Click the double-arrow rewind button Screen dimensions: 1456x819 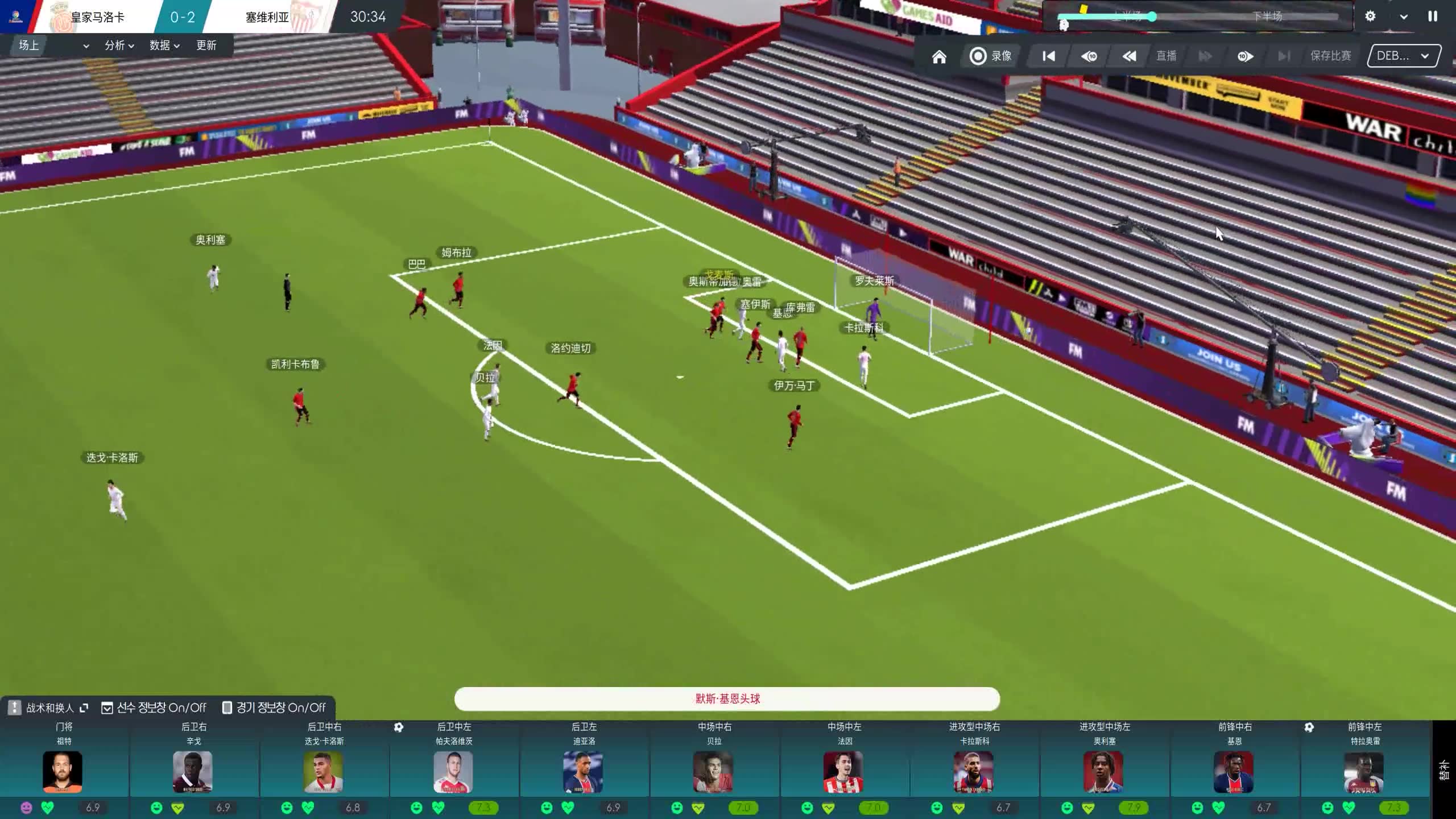click(1129, 56)
